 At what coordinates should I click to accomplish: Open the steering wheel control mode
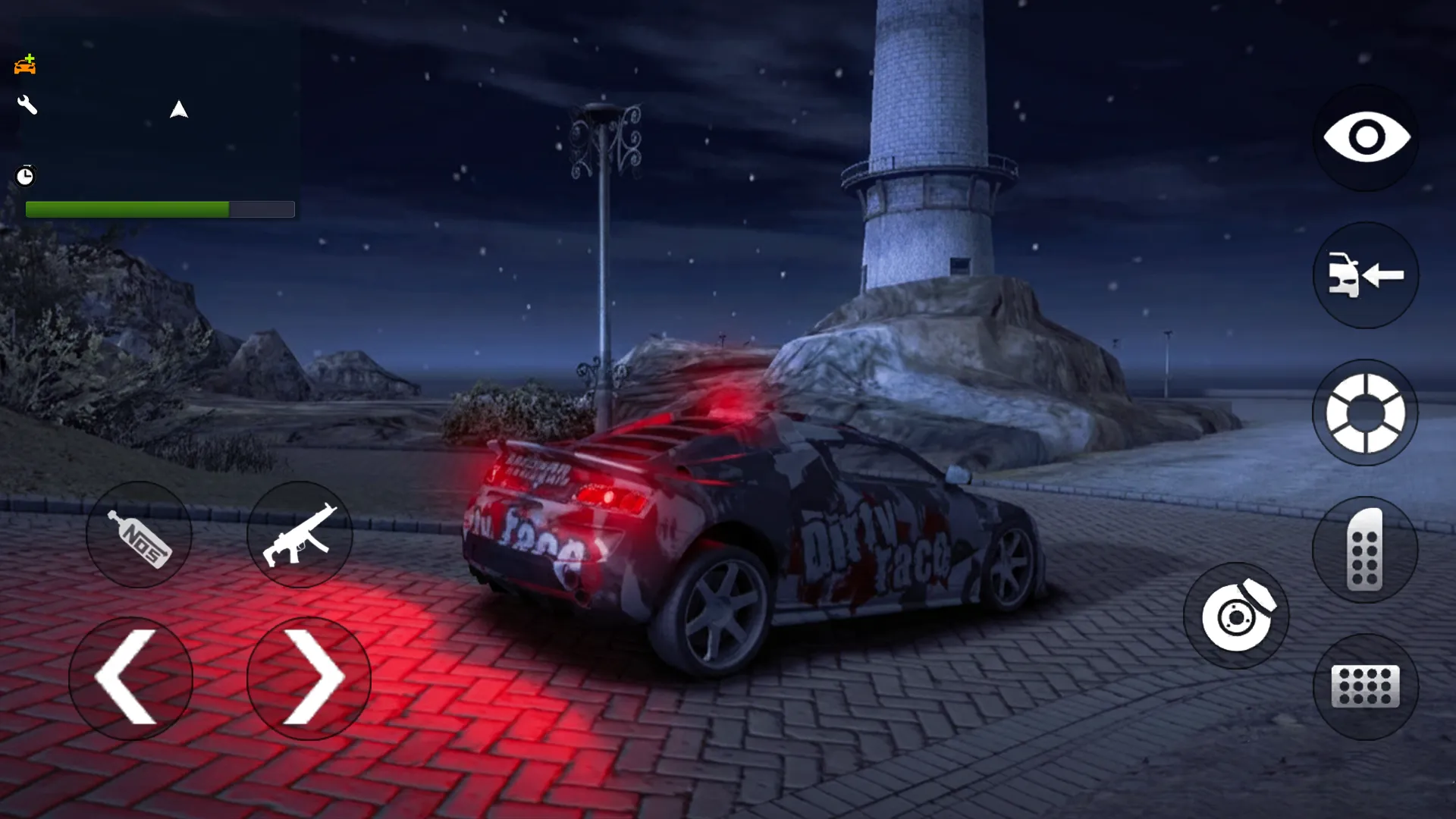[x=1365, y=410]
